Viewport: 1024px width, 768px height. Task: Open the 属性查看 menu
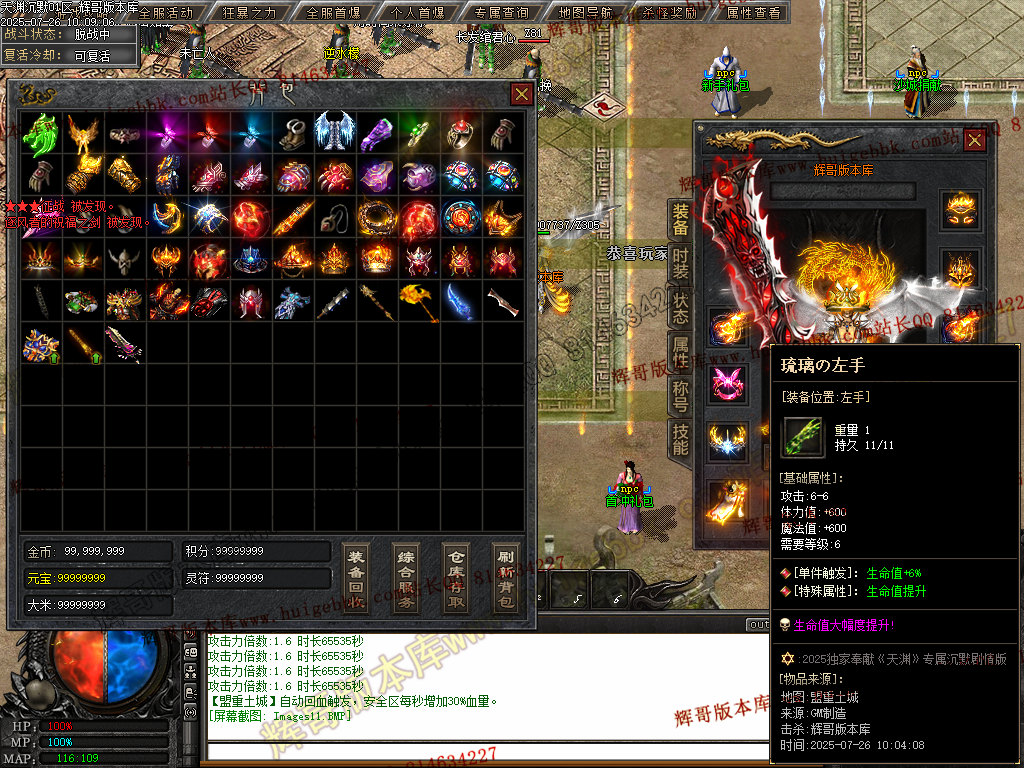(753, 13)
